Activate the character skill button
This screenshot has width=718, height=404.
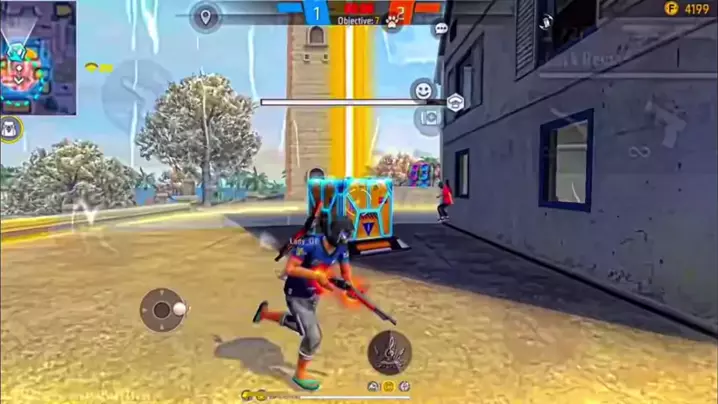(388, 351)
